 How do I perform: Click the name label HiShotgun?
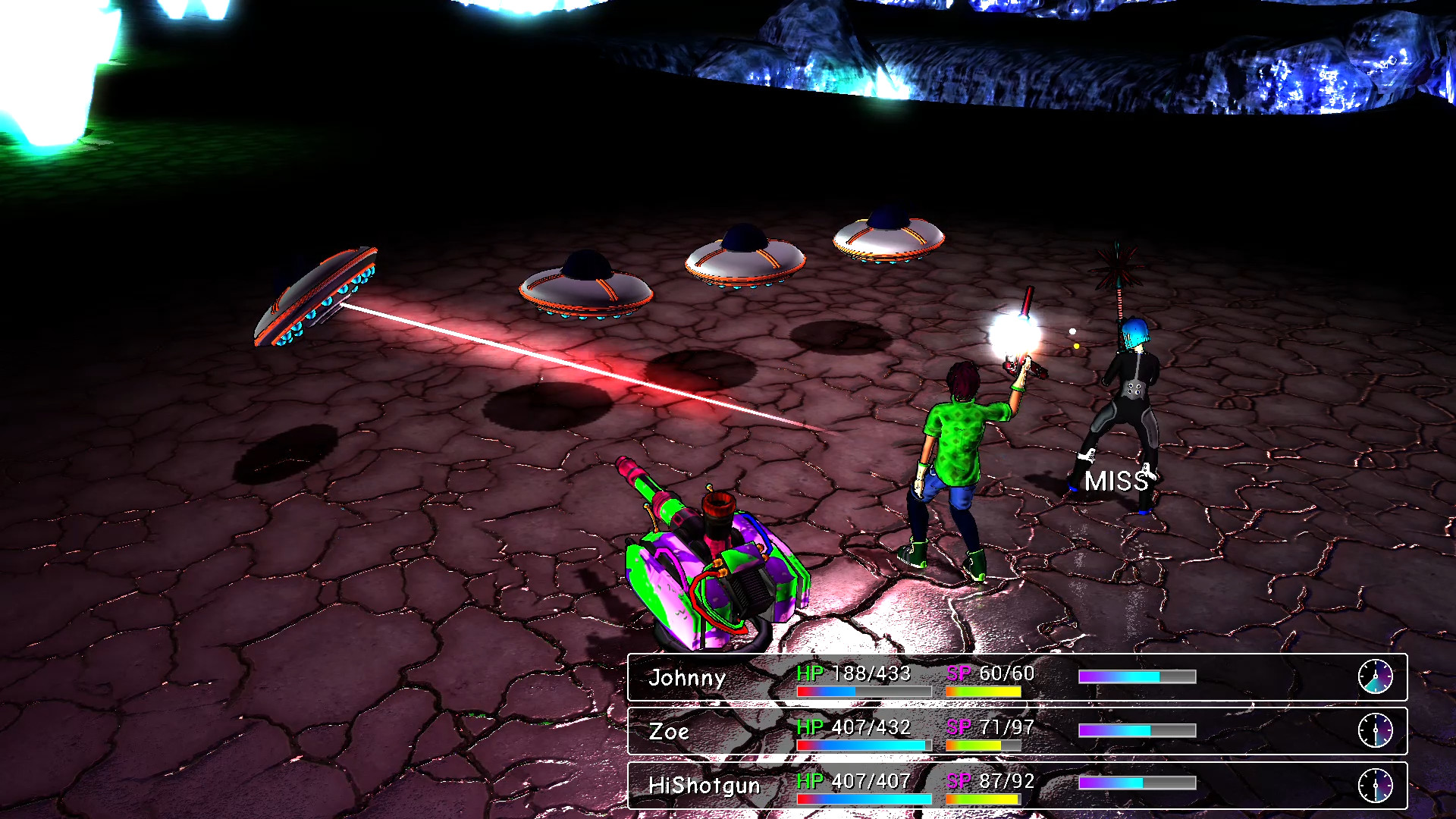(704, 786)
